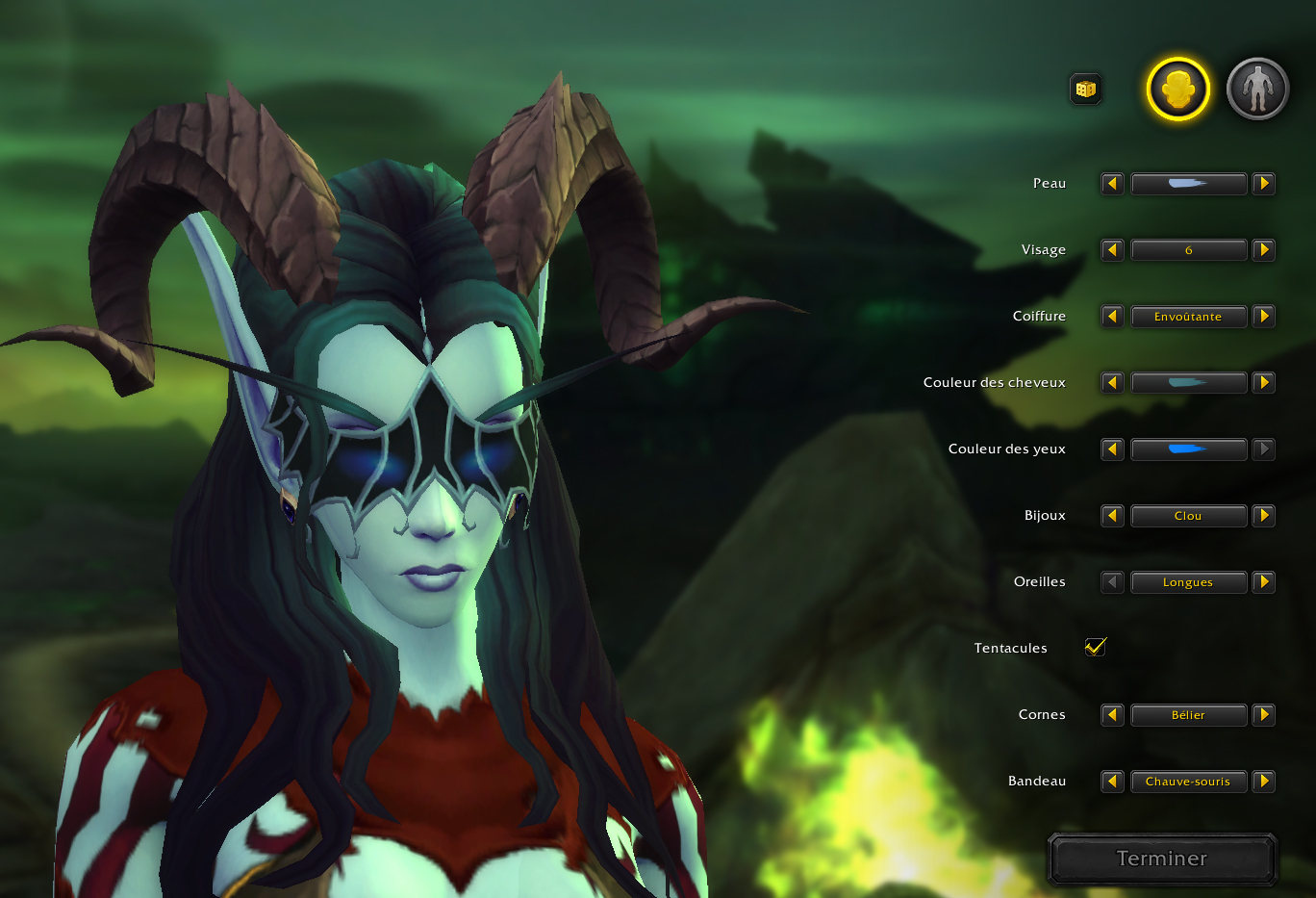This screenshot has width=1316, height=898.
Task: Select the next Bijoux option
Action: [1263, 515]
